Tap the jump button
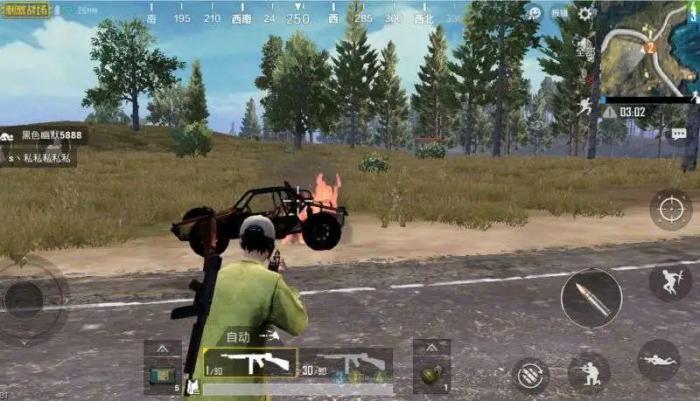The width and height of the screenshot is (700, 401). 669,281
